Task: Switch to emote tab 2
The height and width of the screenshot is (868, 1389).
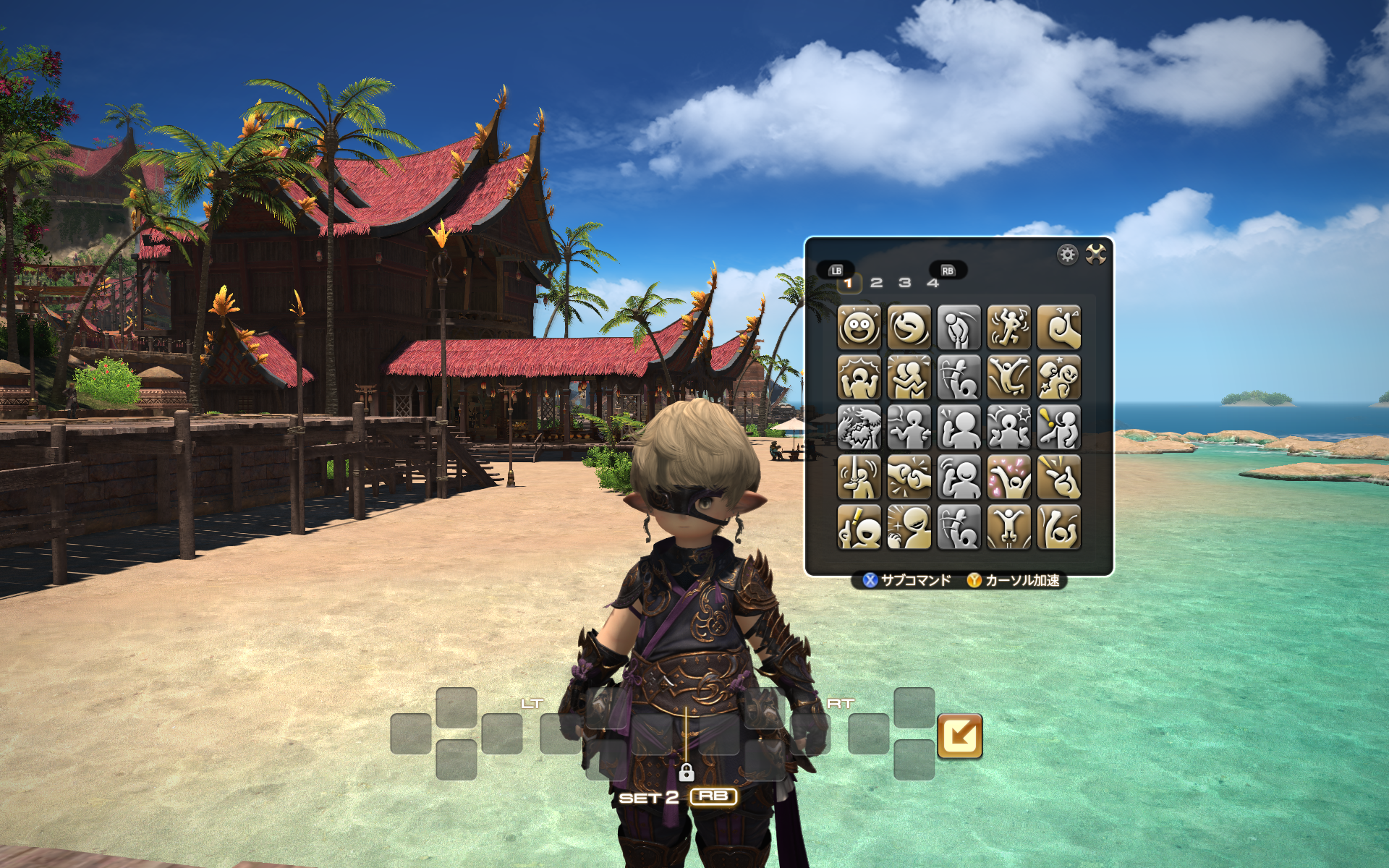Action: pos(876,283)
